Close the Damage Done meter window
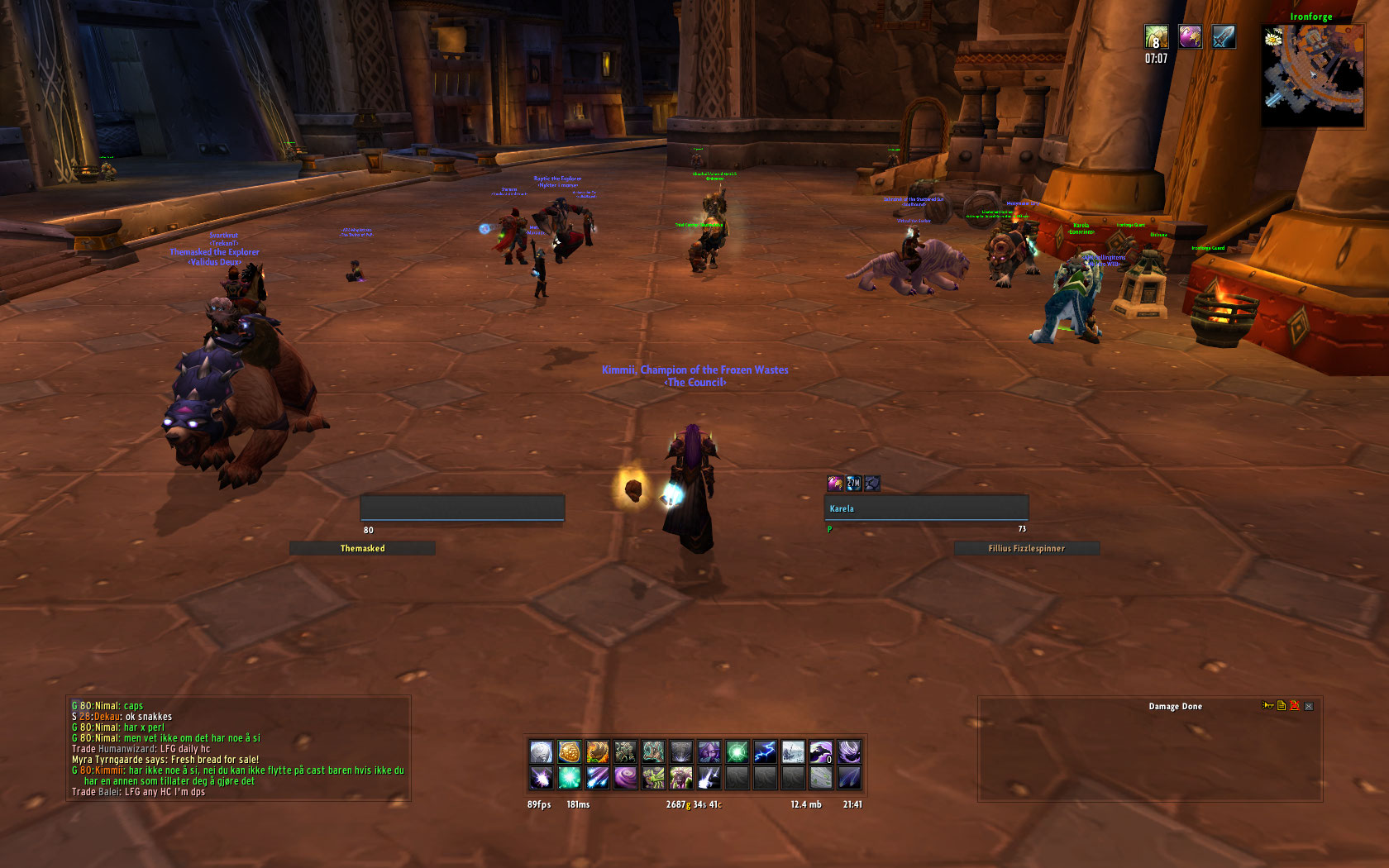The width and height of the screenshot is (1389, 868). coord(1309,707)
